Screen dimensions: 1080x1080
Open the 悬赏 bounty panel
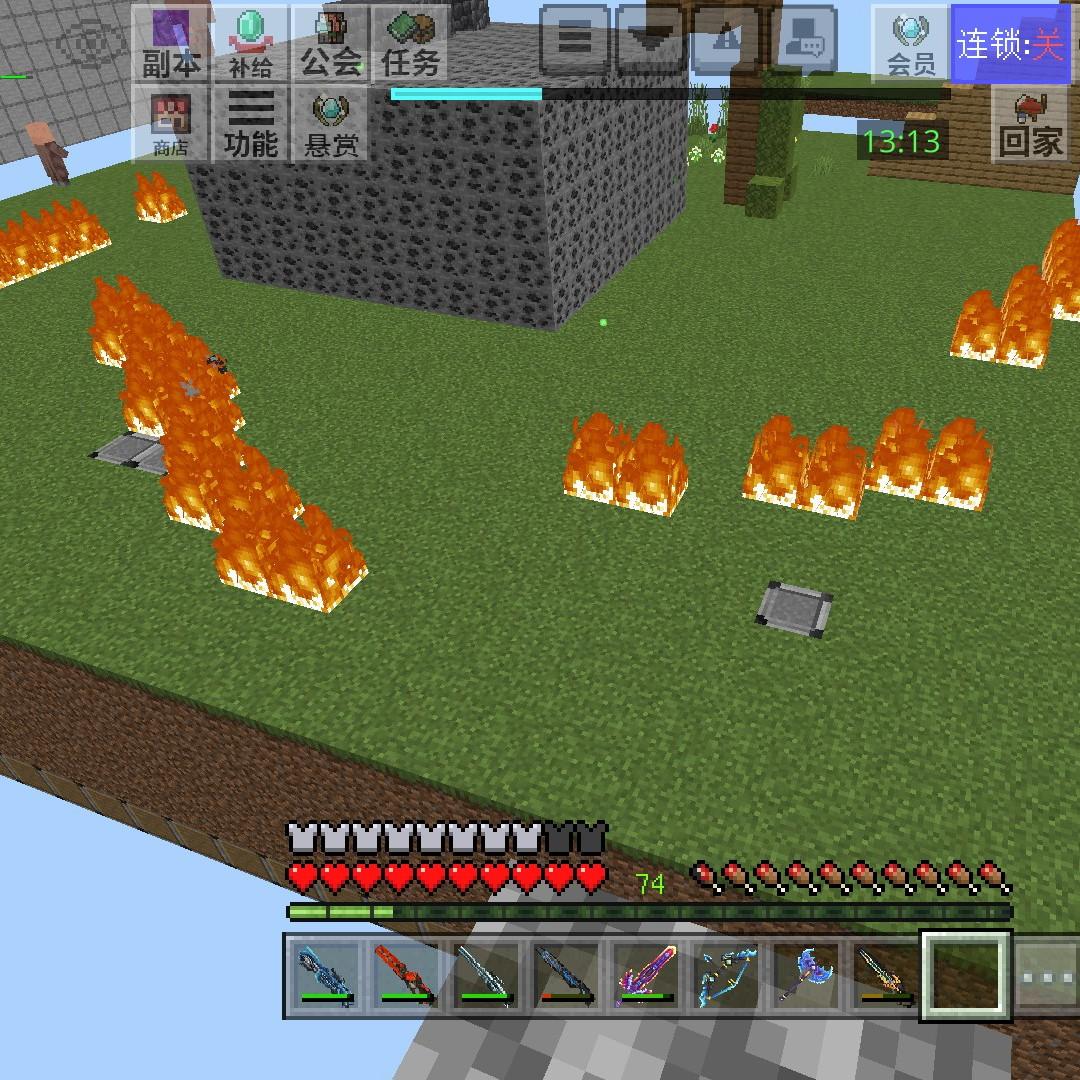click(330, 124)
